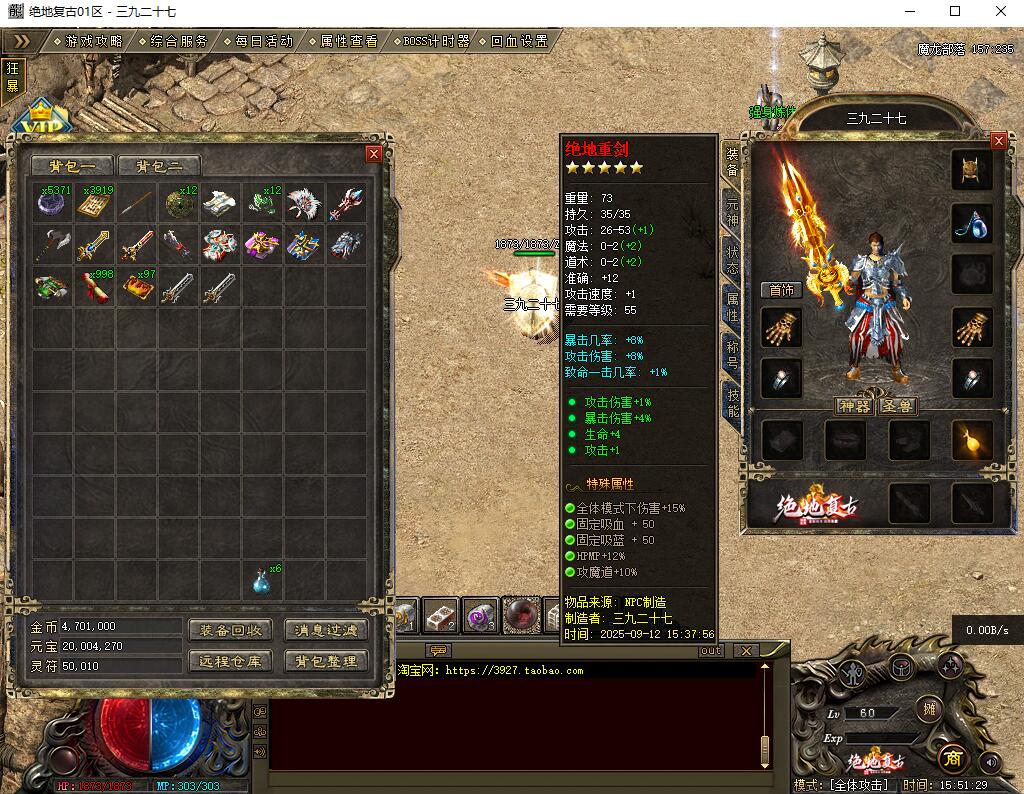The height and width of the screenshot is (794, 1024).
Task: Switch to the 背包一 bag tab
Action: [71, 166]
